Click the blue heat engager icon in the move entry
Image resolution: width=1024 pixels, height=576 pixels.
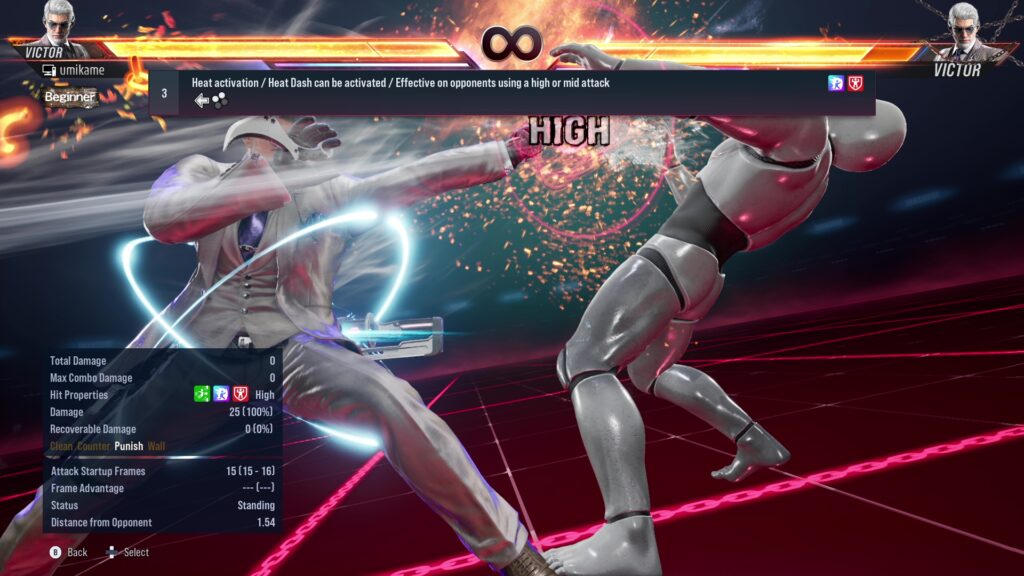836,84
